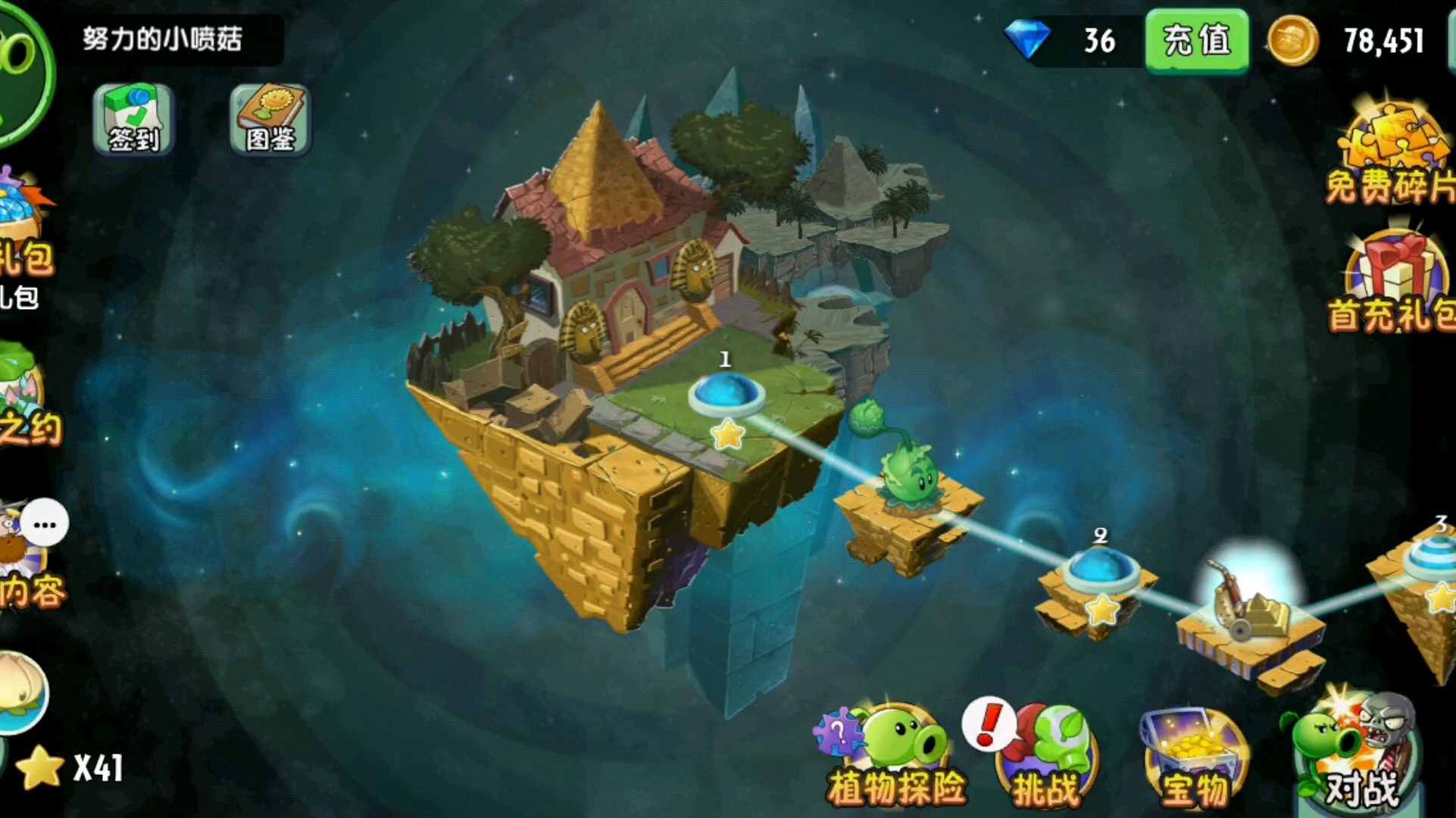This screenshot has height=818, width=1456.
Task: Choose the level 3 striped node
Action: (x=1433, y=560)
